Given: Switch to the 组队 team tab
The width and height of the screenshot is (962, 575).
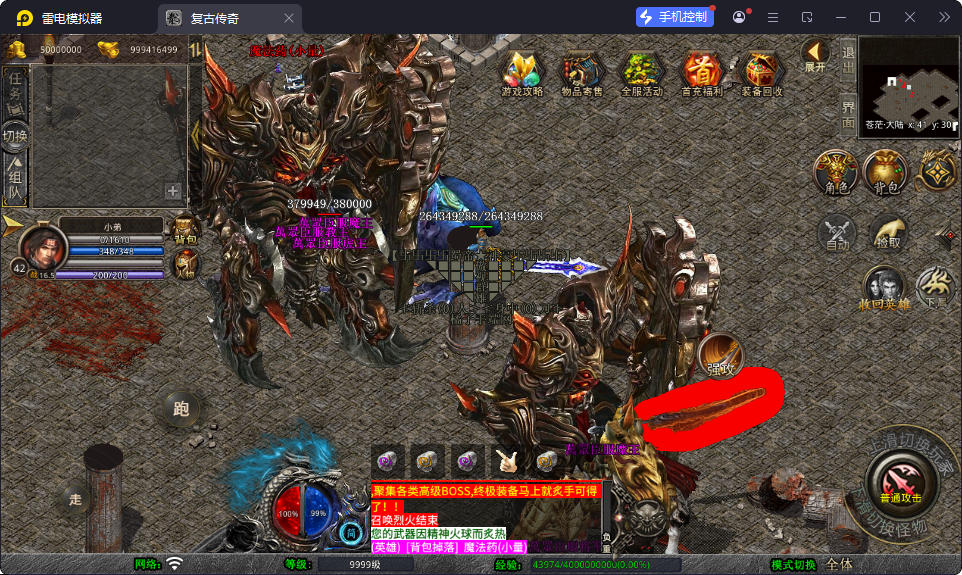Looking at the screenshot, I should click(x=15, y=179).
